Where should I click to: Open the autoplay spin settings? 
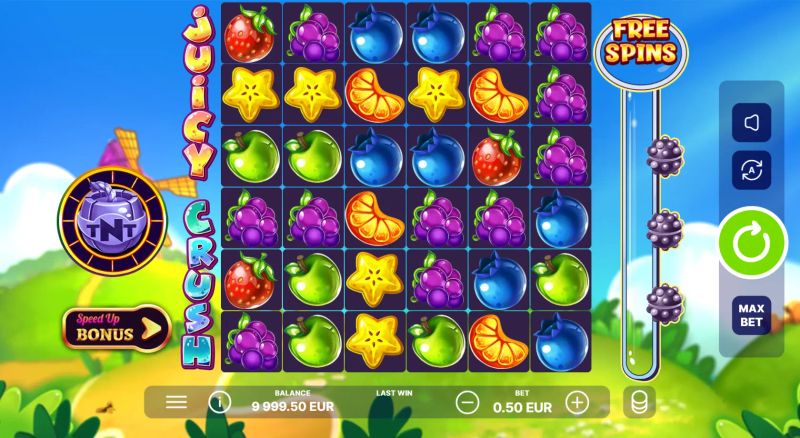pos(751,171)
